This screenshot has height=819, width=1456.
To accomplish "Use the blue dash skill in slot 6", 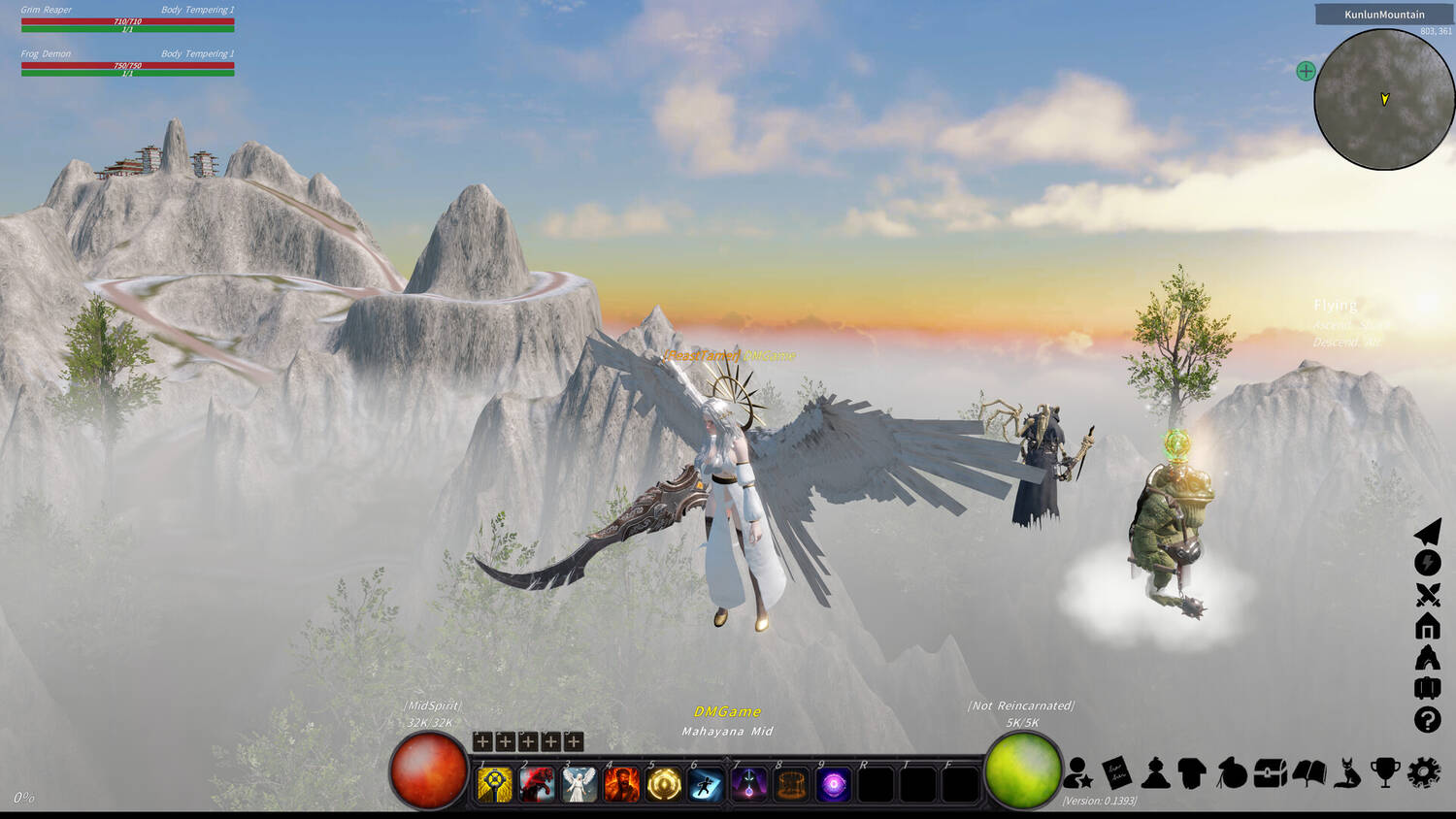I will [706, 784].
